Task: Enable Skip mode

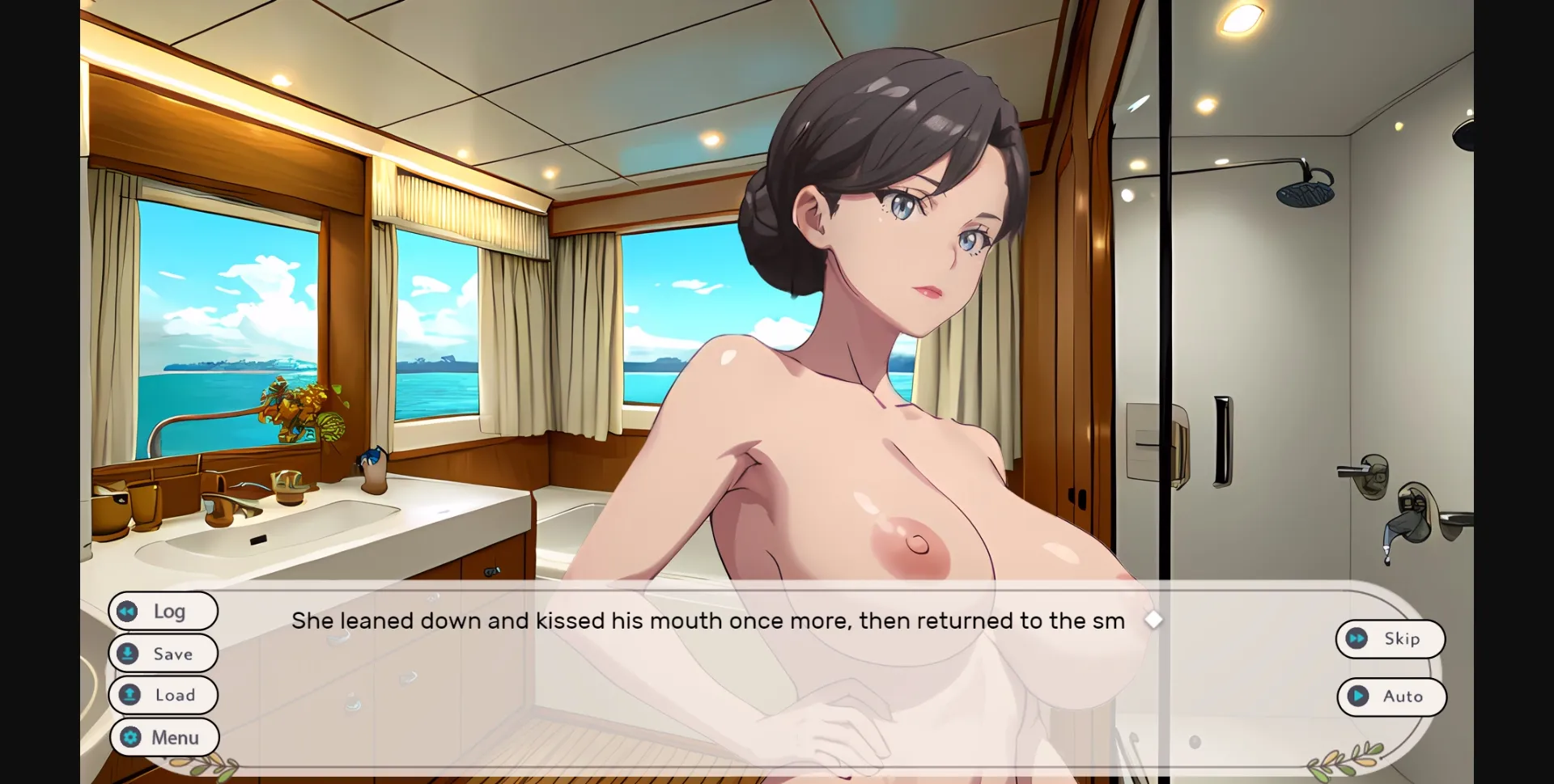Action: tap(1390, 638)
